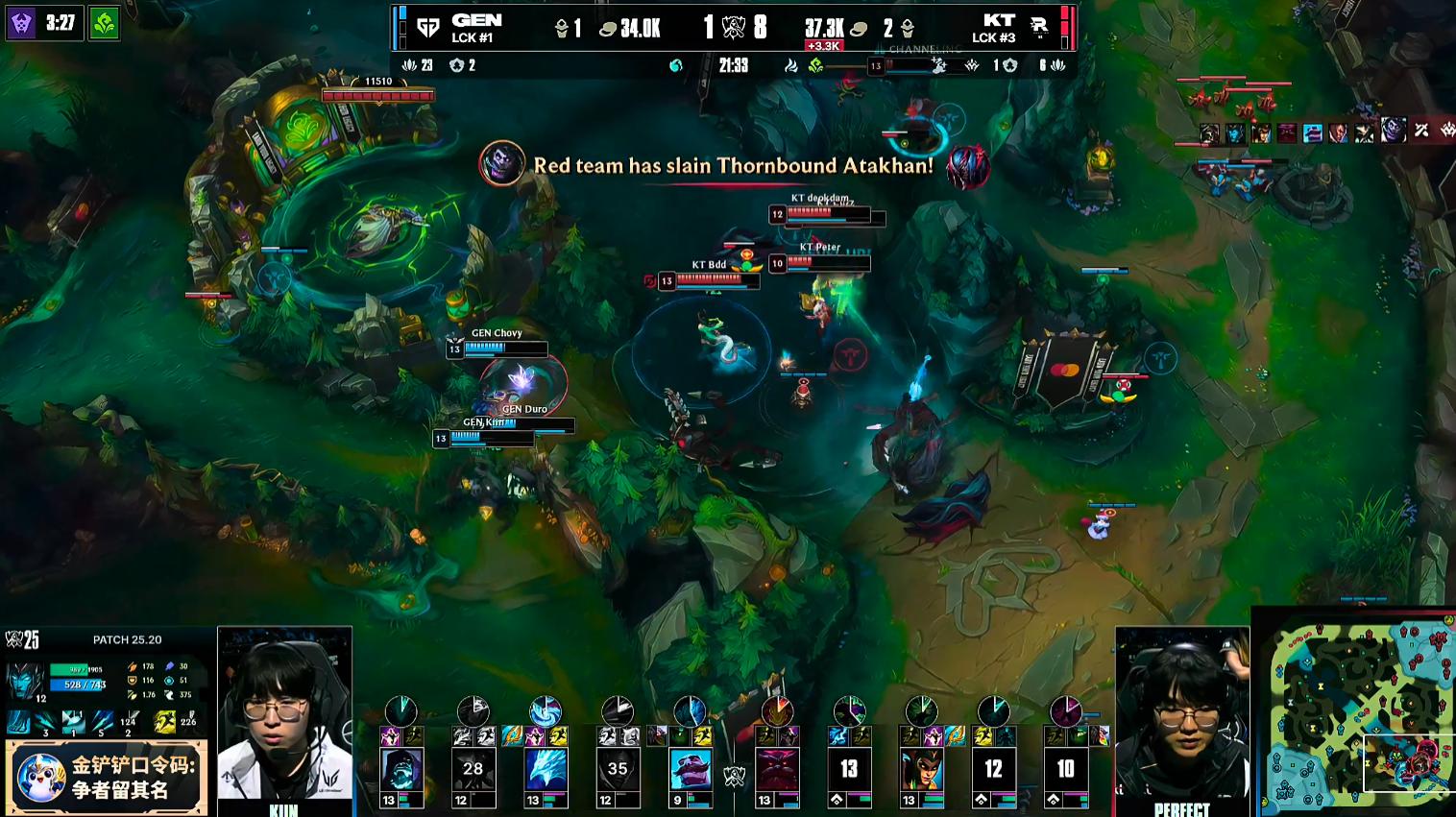Choose Braum's portrait in the bottom bar
This screenshot has height=817, width=1456.
pyautogui.click(x=691, y=770)
